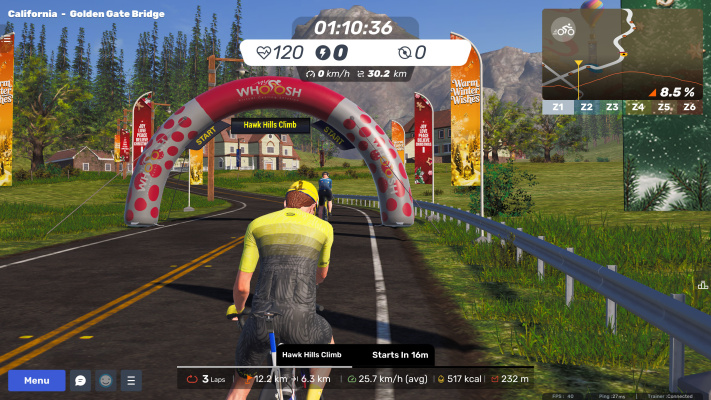Select power zone Z5
Screen dimensions: 711x400
pos(663,106)
